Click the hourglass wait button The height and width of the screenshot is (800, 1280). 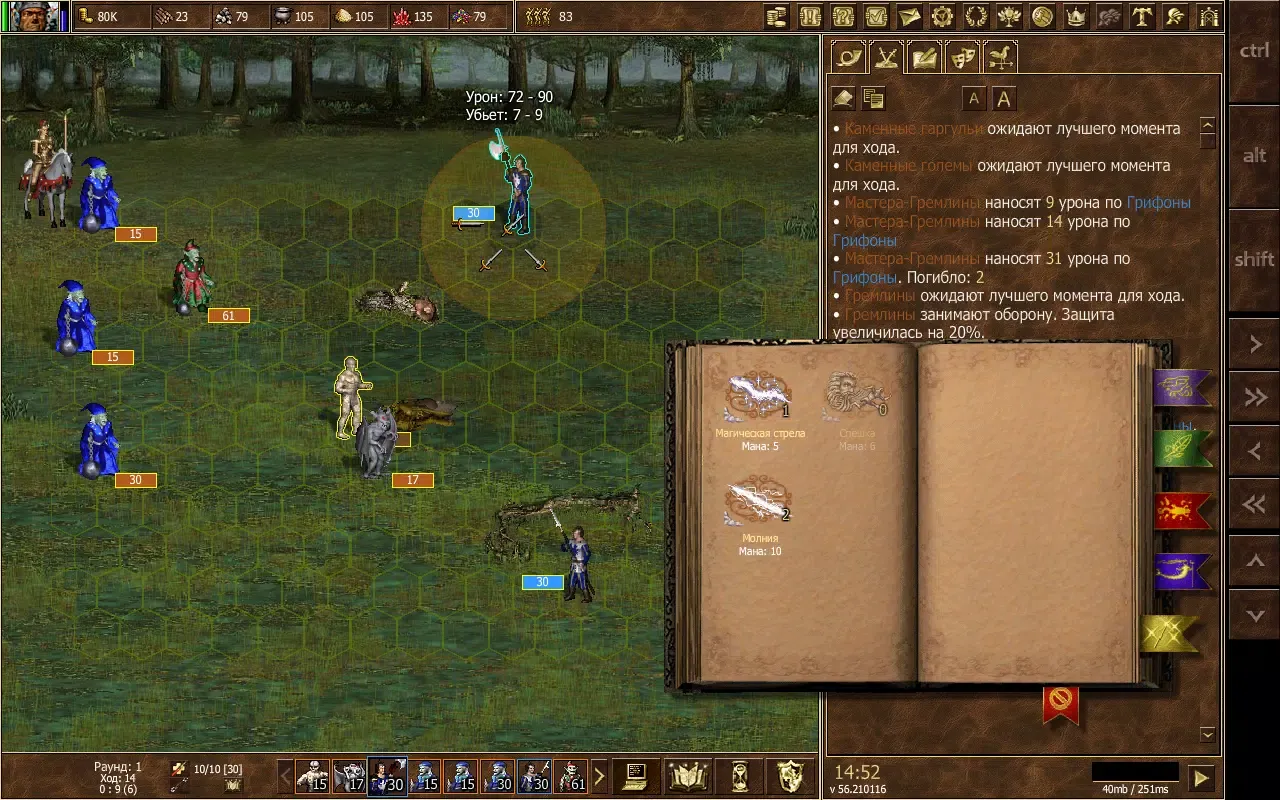(x=740, y=776)
